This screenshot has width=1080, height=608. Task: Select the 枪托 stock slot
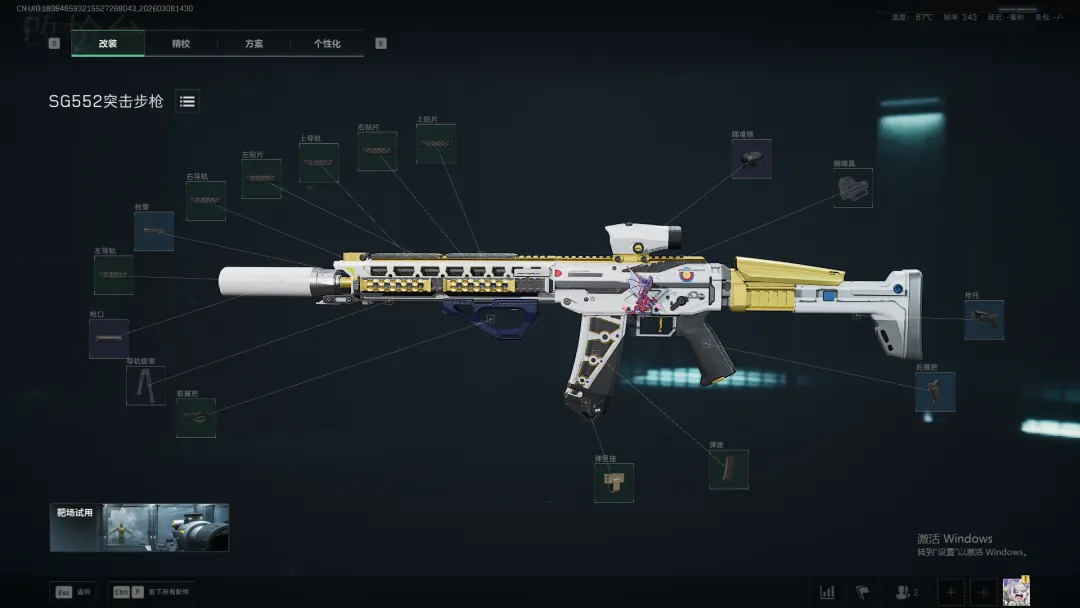pyautogui.click(x=984, y=320)
